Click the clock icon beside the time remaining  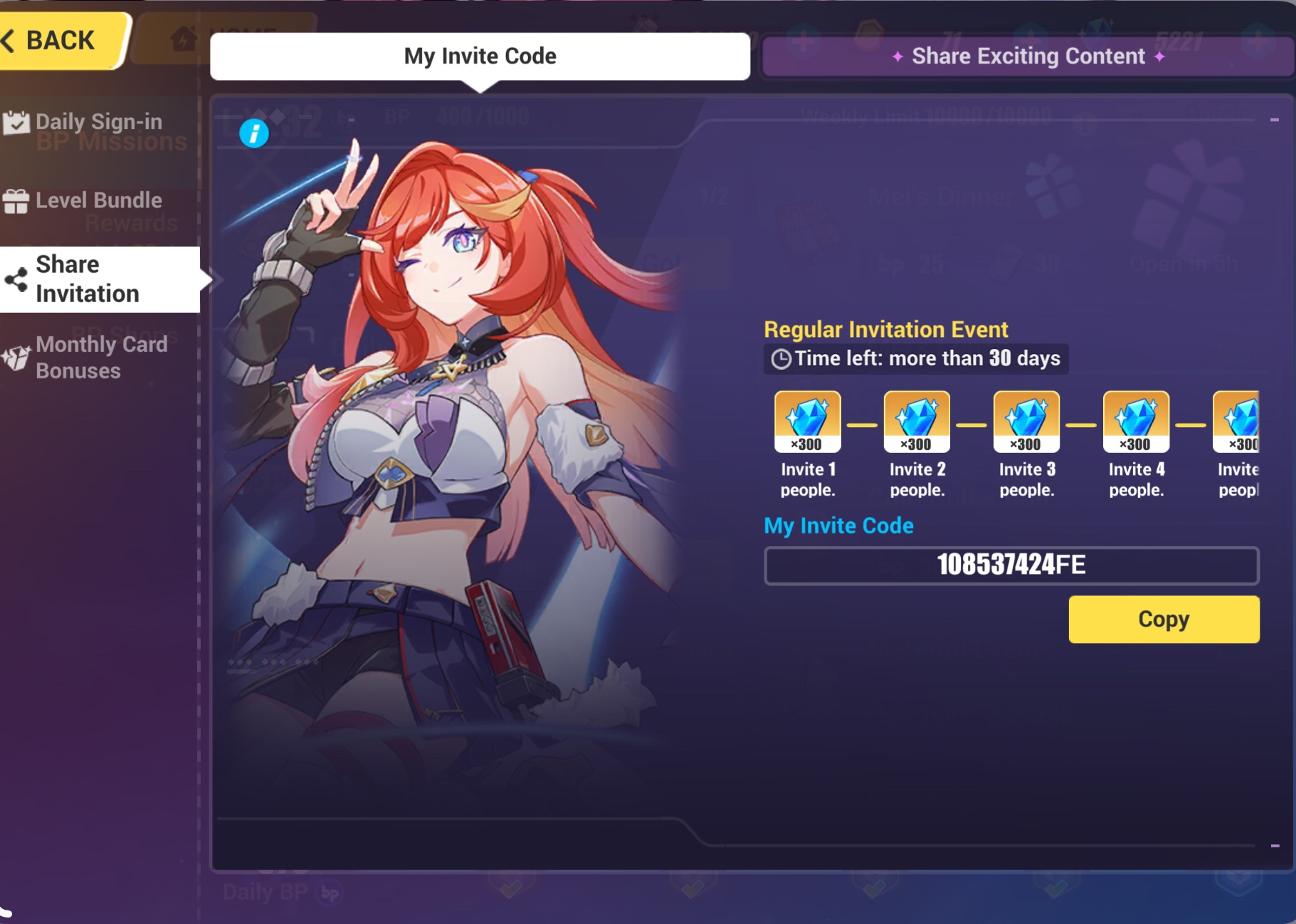click(x=781, y=358)
